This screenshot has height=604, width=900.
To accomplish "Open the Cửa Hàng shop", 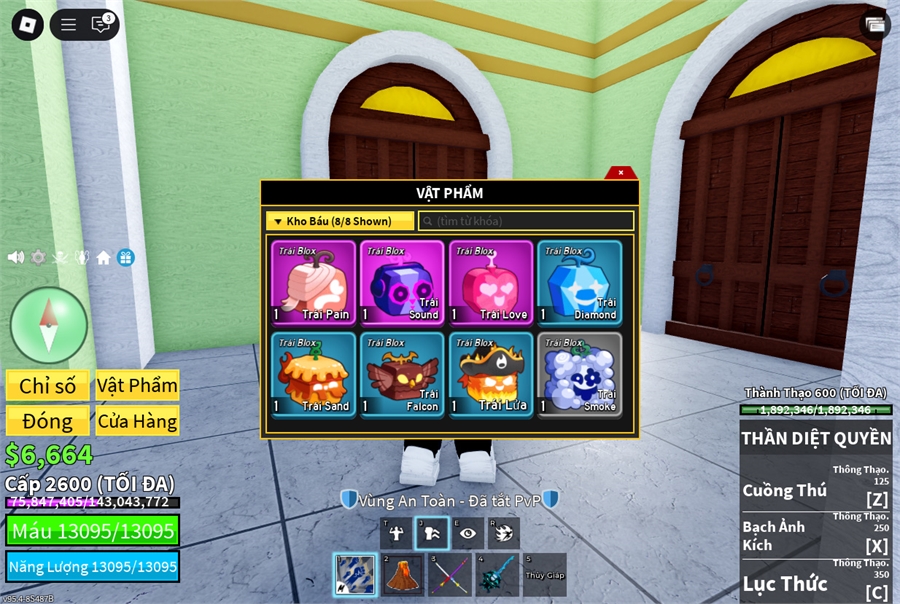I will click(x=137, y=421).
